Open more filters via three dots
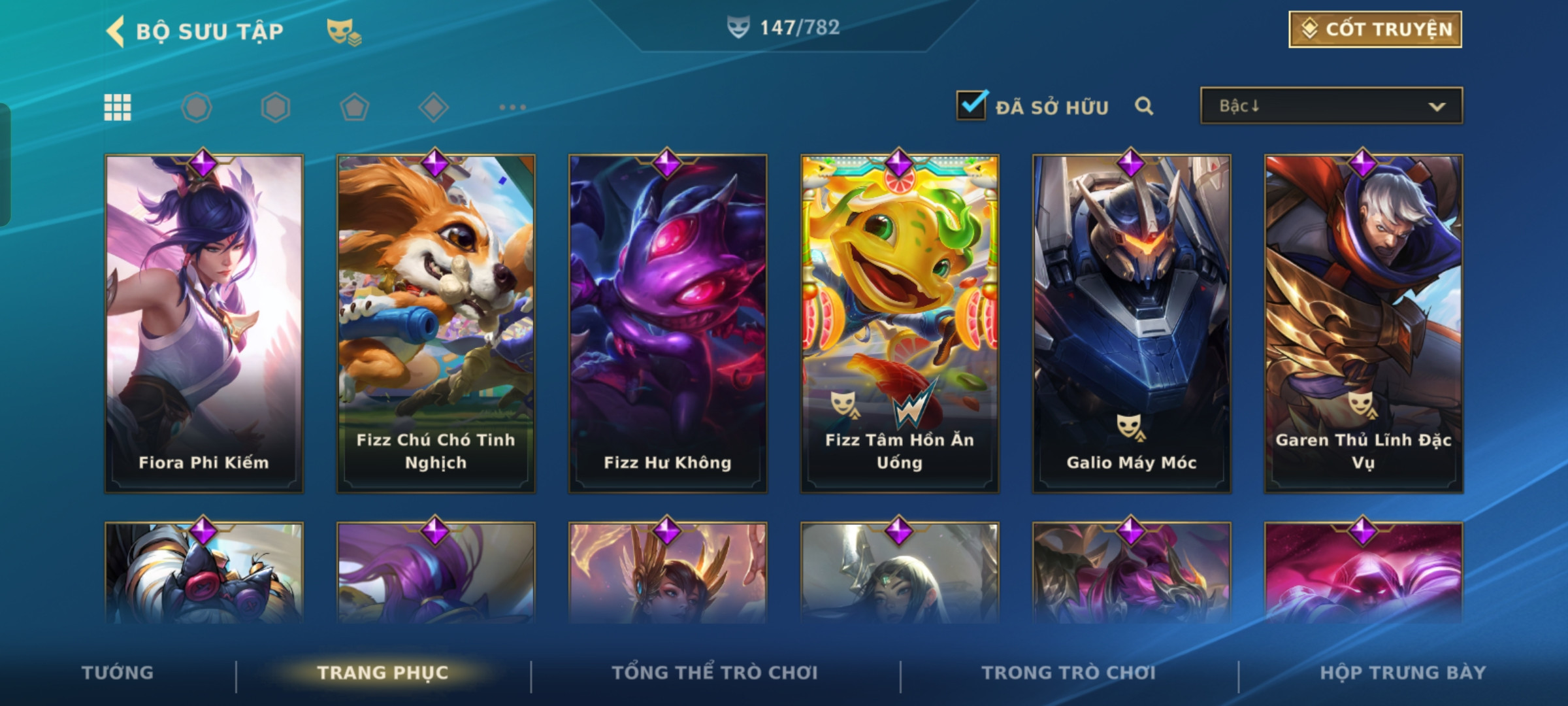 [x=512, y=107]
